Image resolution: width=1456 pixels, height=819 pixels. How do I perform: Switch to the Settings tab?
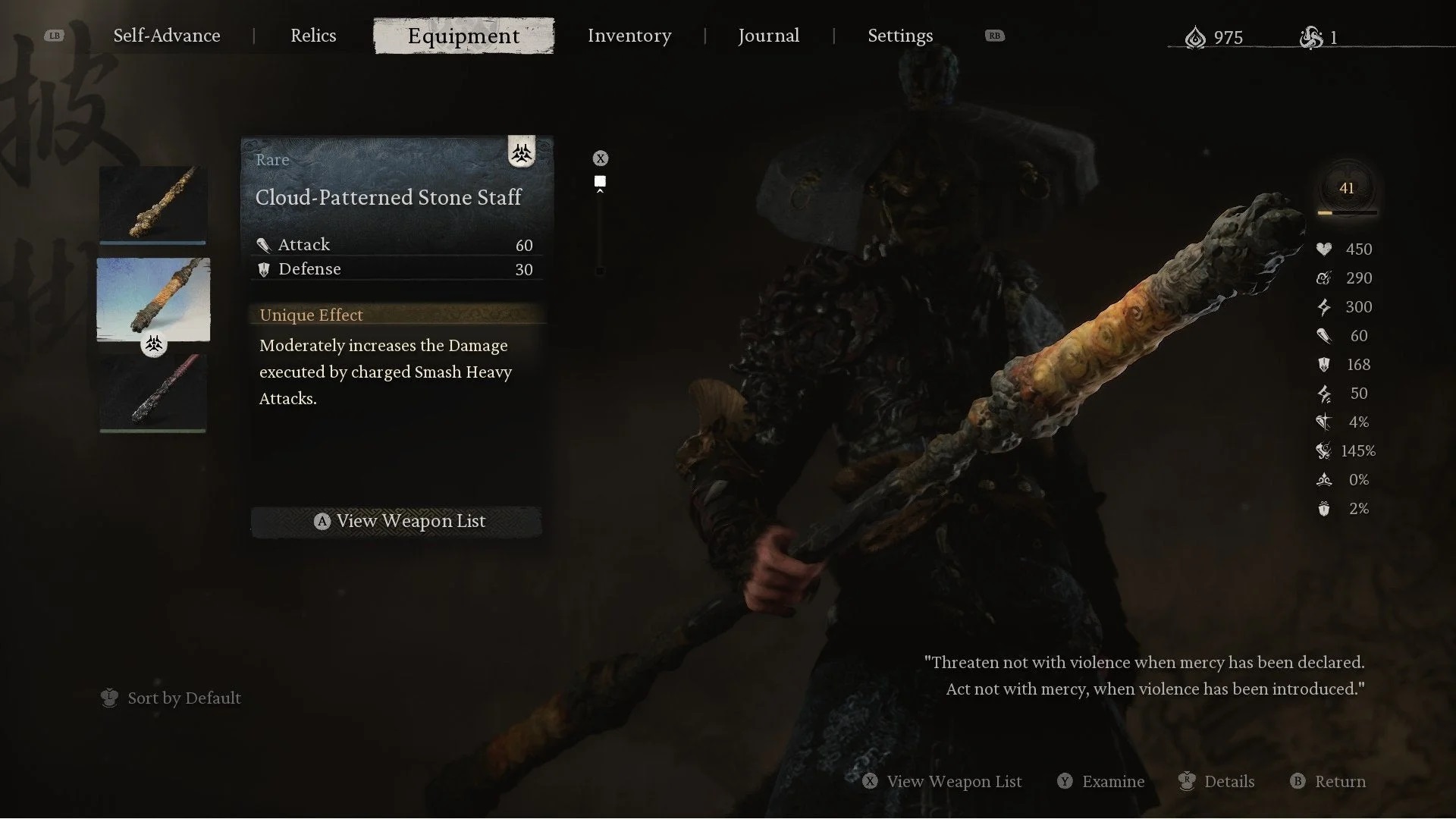click(900, 36)
